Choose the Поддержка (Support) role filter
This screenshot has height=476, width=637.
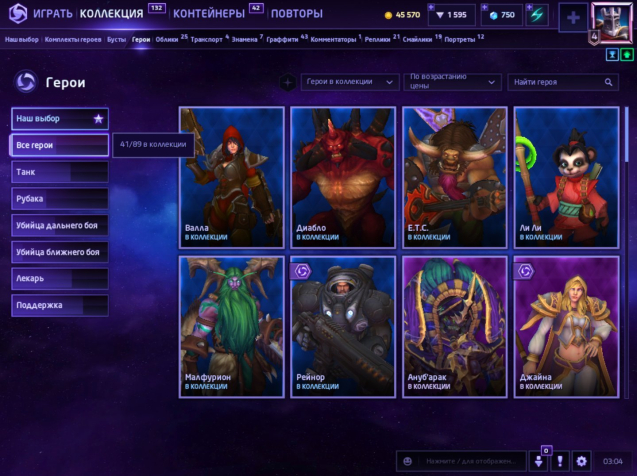pyautogui.click(x=59, y=305)
